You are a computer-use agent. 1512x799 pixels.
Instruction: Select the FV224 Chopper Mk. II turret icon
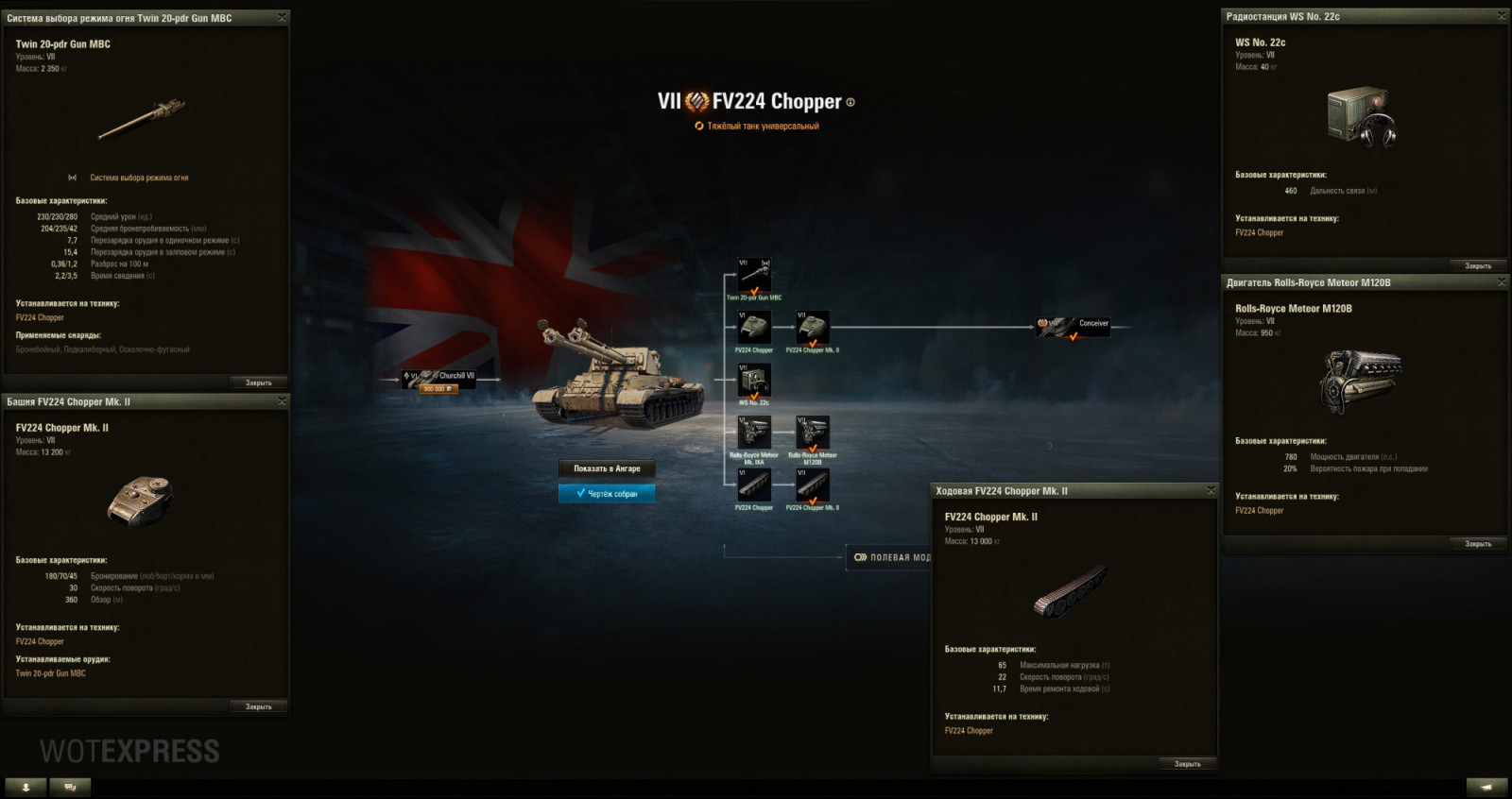point(810,326)
